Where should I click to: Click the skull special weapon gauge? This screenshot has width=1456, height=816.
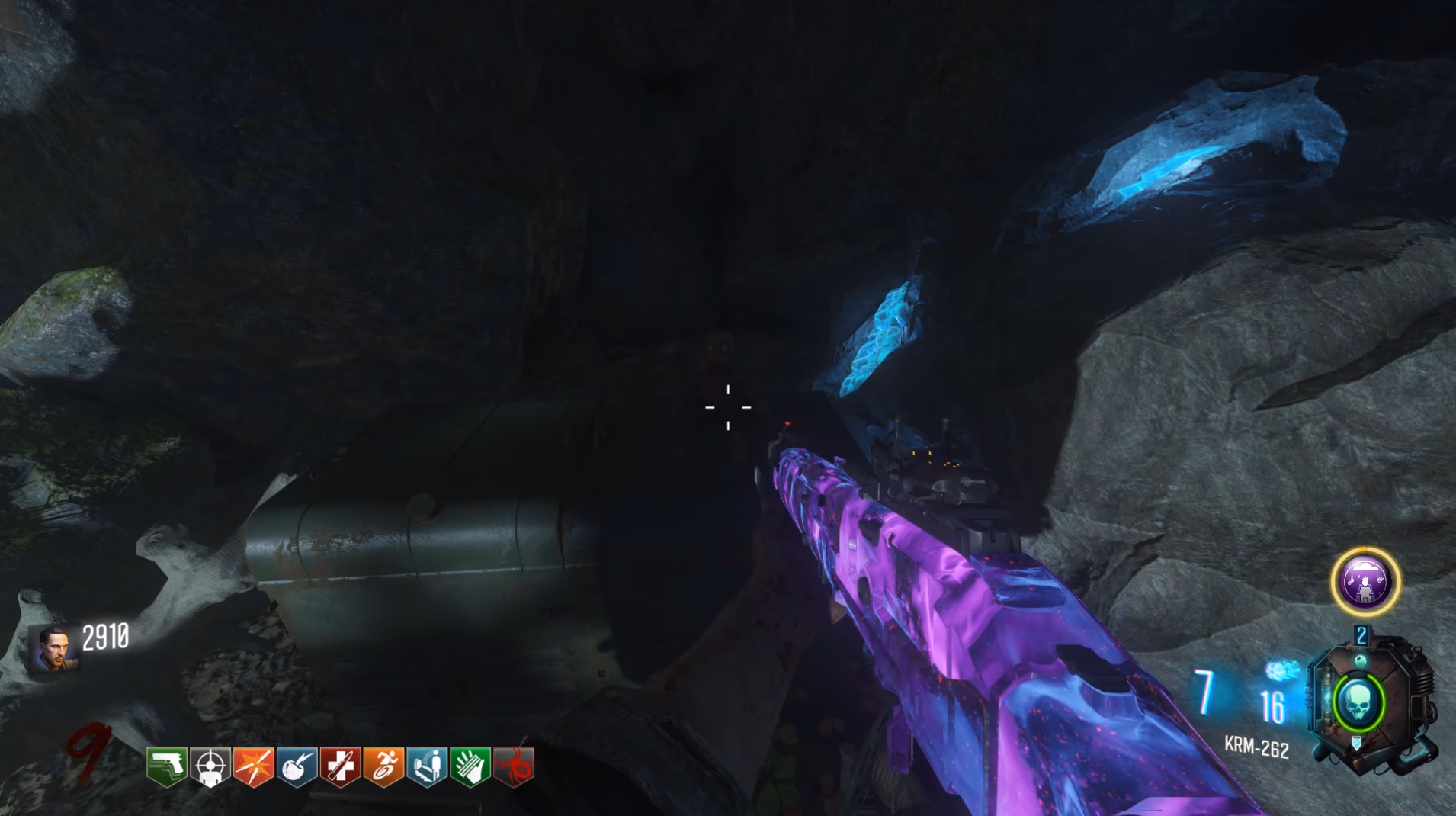(1358, 703)
